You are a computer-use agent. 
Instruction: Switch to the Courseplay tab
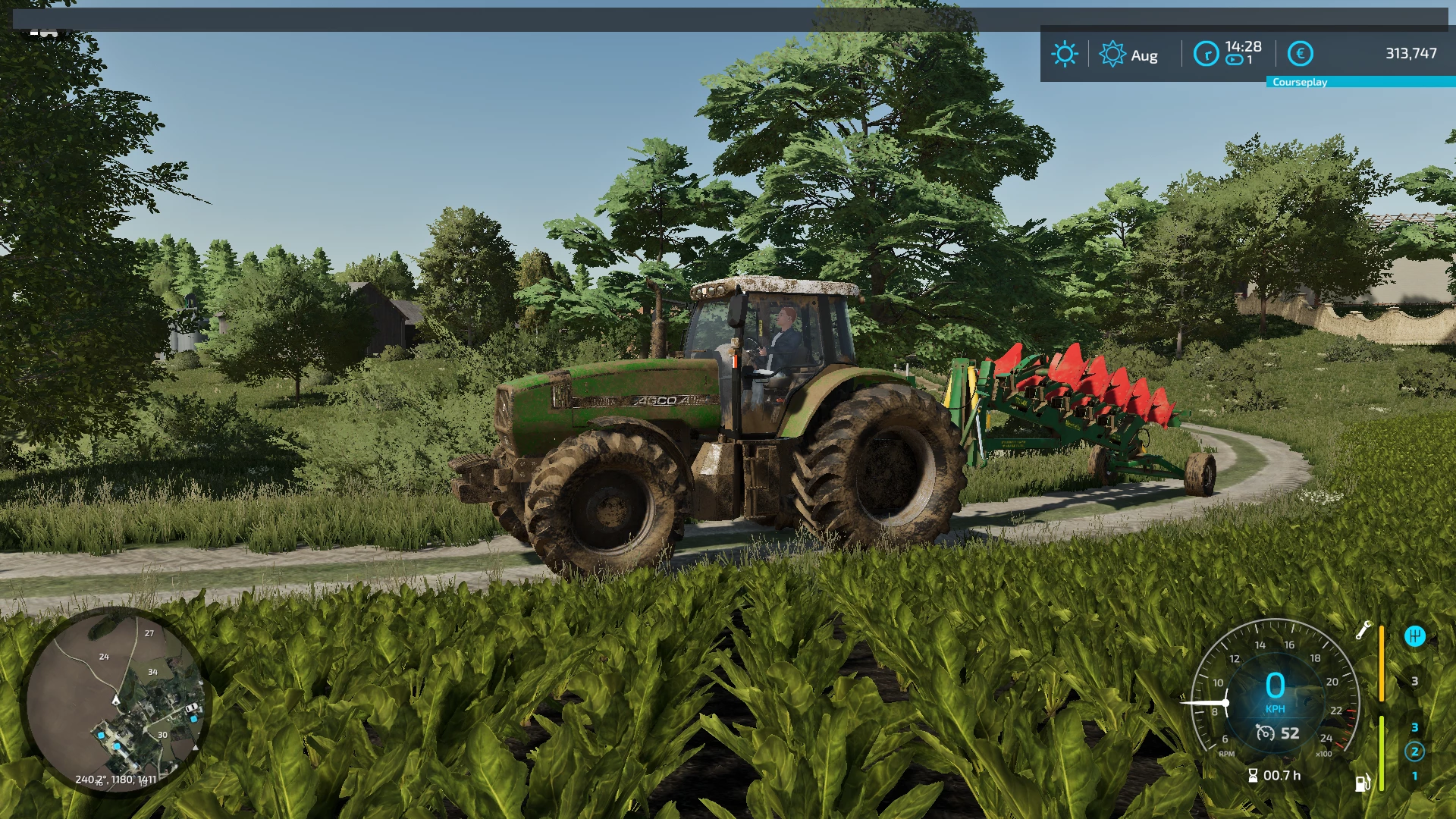[x=1300, y=81]
